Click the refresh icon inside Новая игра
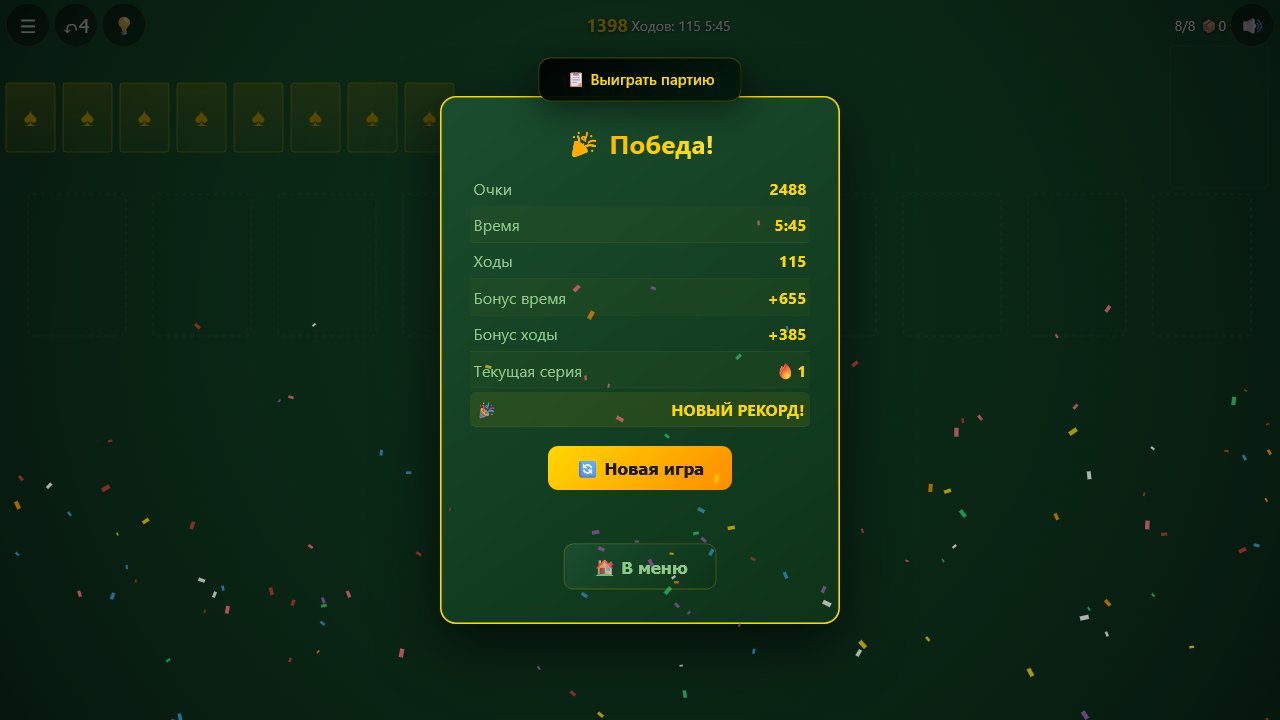 tap(587, 468)
